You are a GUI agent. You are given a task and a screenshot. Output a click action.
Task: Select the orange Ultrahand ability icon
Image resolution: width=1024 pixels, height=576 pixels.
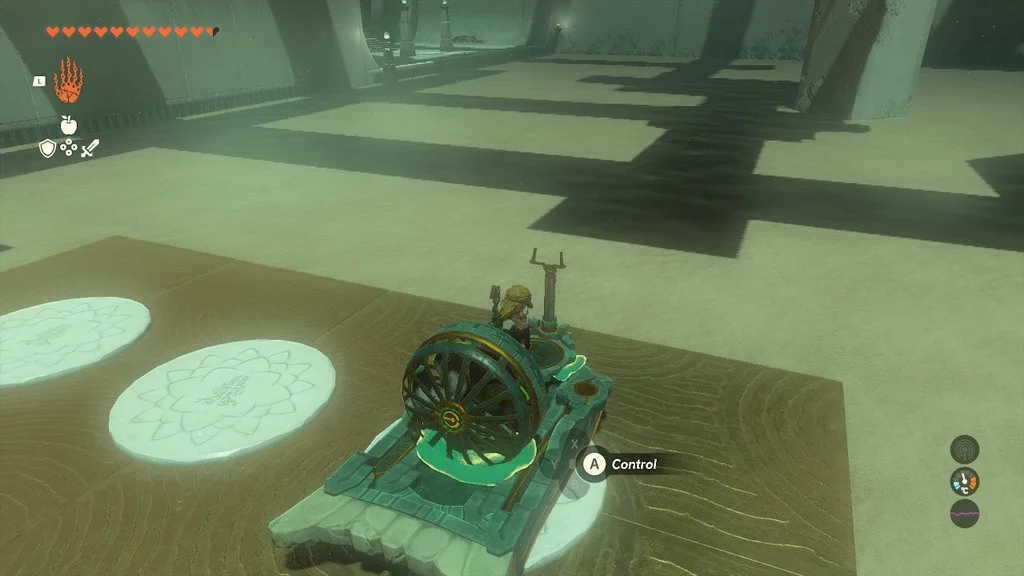(x=69, y=82)
